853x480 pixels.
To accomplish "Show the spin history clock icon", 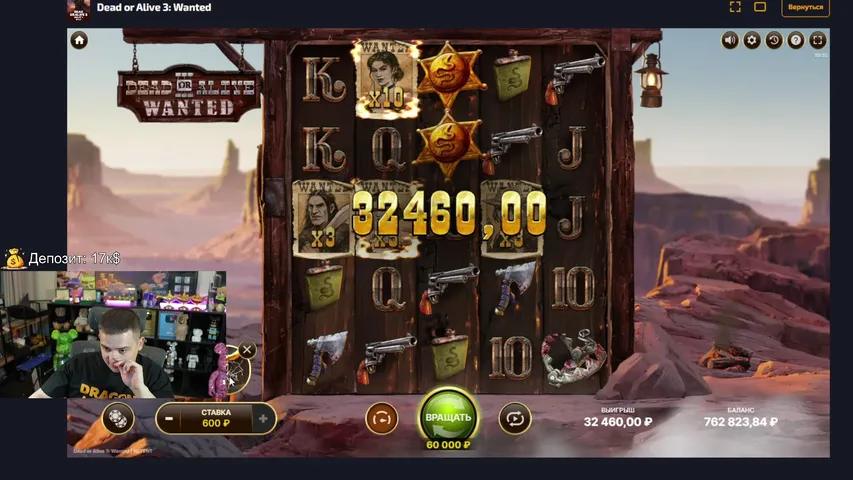I will pos(774,40).
